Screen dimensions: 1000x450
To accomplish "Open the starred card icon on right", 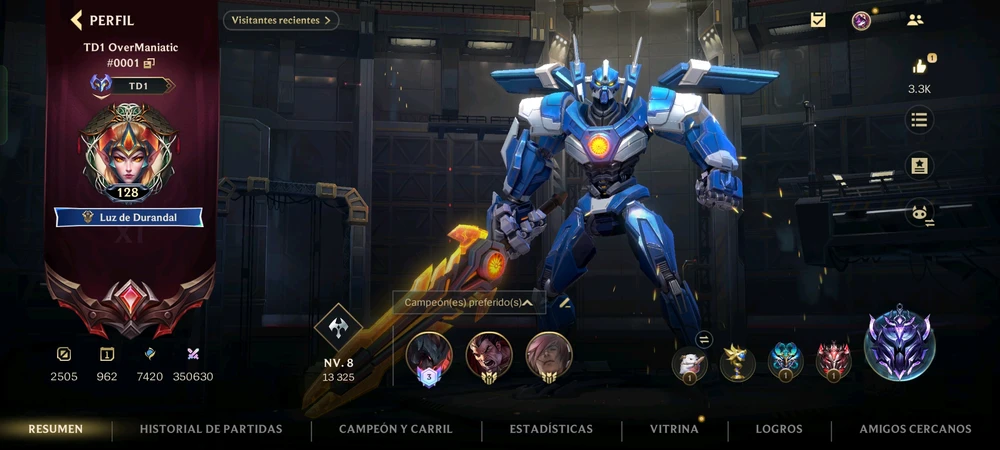I will 919,166.
